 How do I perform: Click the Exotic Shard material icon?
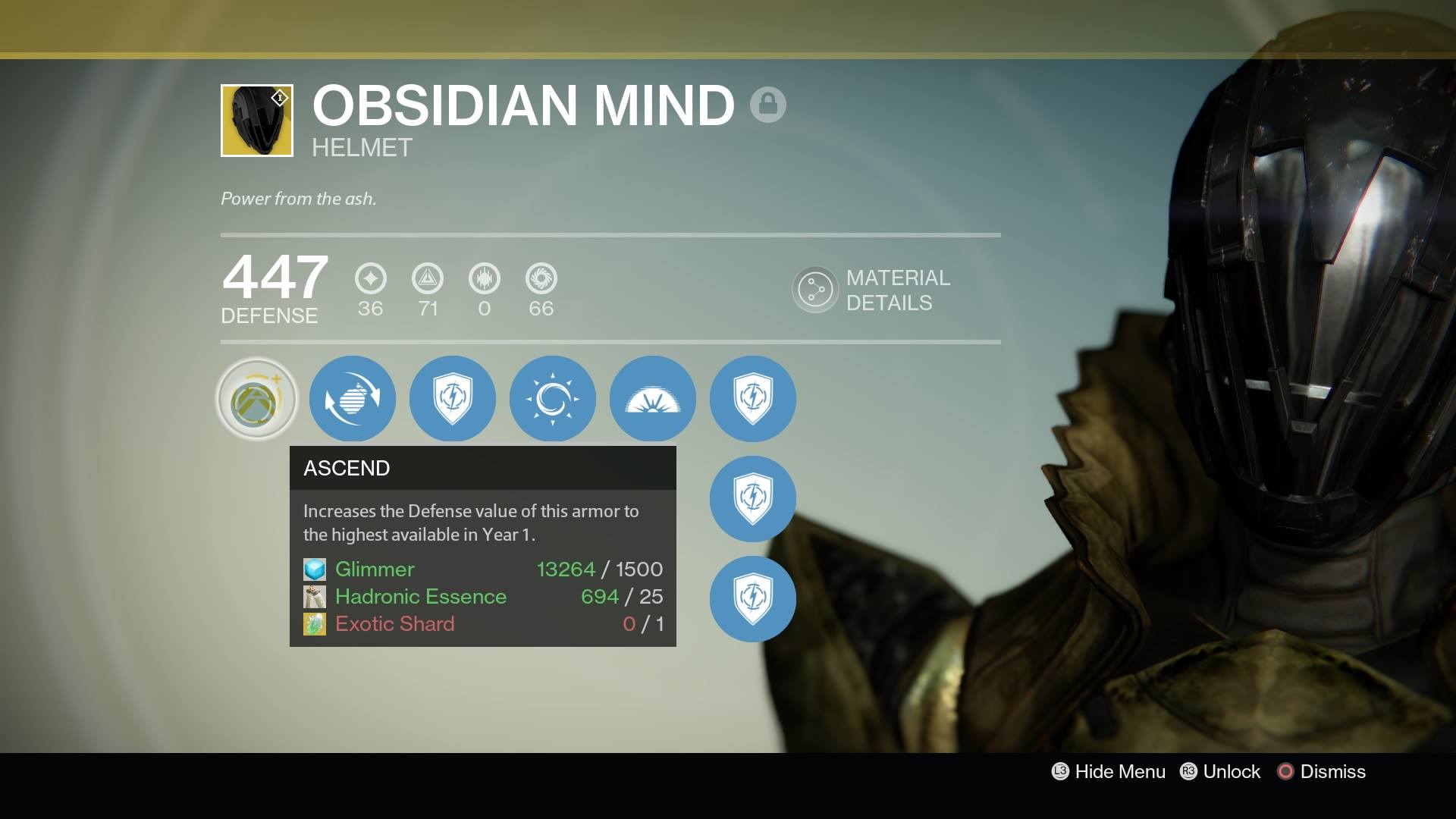tap(315, 624)
